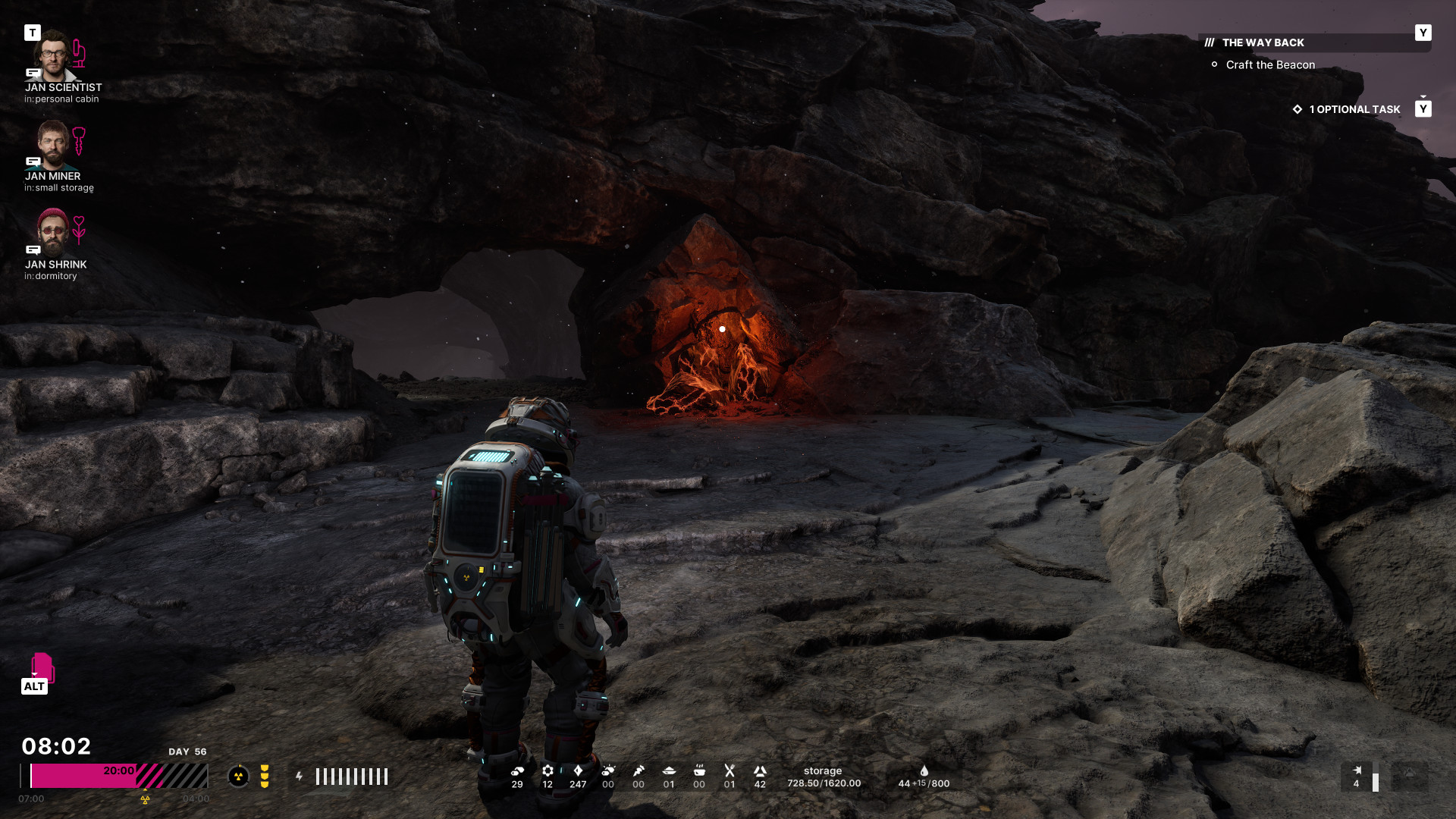
Task: Select Jan Shrink's portrait
Action: (x=52, y=232)
